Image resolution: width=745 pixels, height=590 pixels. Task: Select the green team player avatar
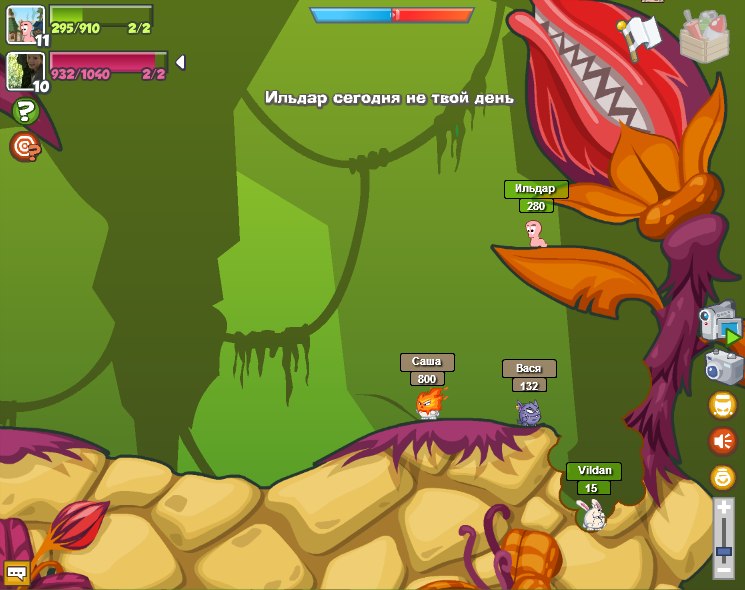pos(23,24)
